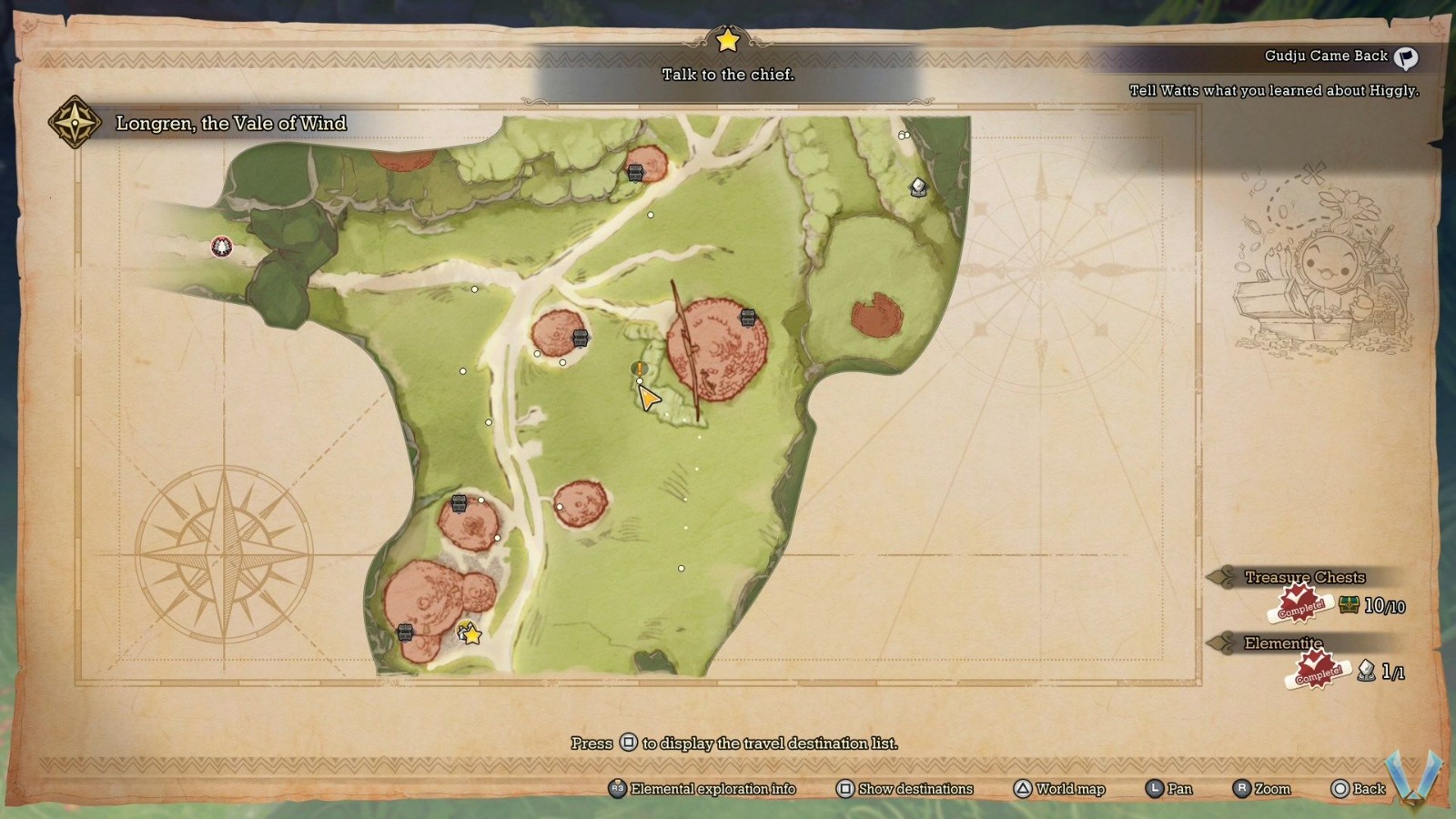Open Elemental exploration info
The width and height of the screenshot is (1456, 819).
[x=703, y=789]
